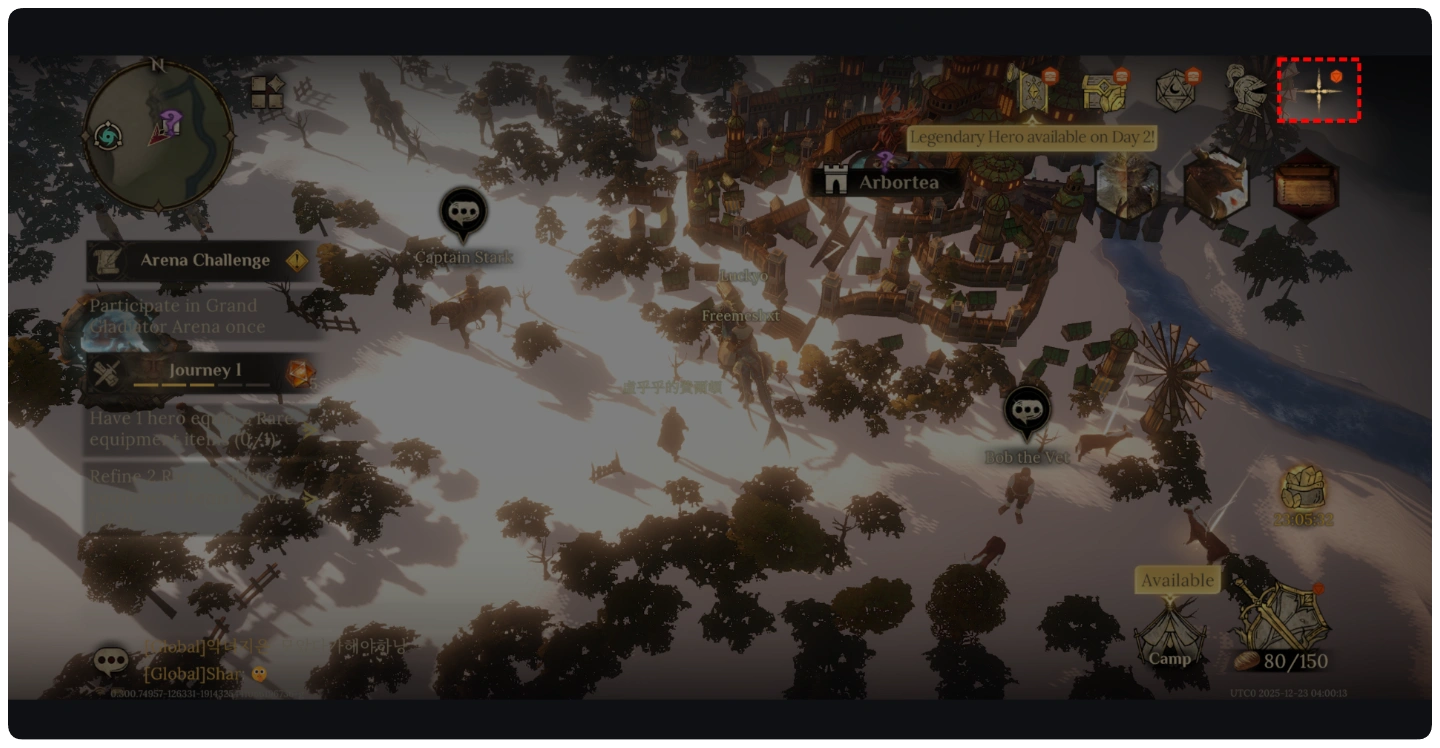Open the golden treasure chest icon

click(1104, 91)
